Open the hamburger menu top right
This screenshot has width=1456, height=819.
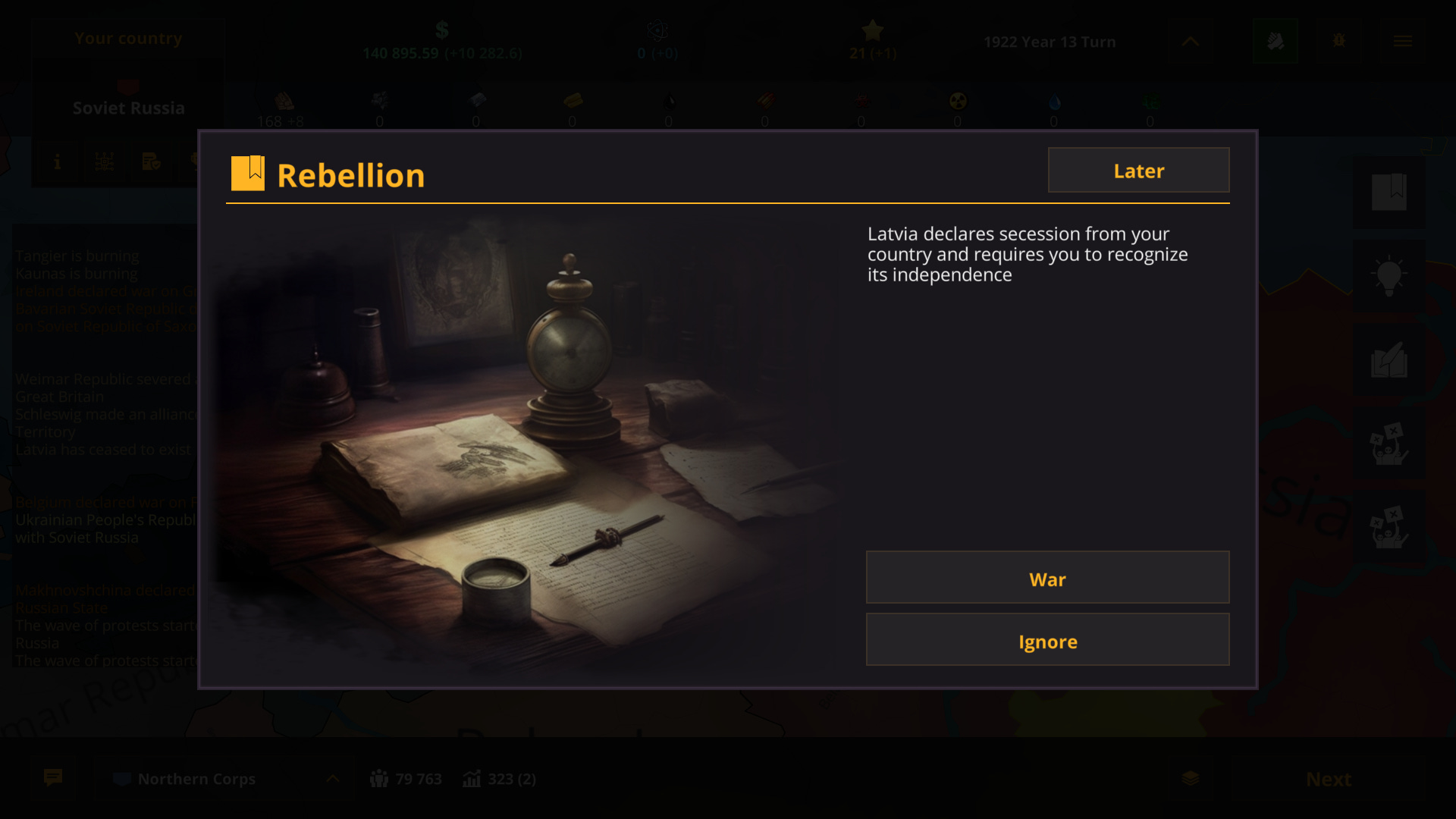click(x=1404, y=41)
